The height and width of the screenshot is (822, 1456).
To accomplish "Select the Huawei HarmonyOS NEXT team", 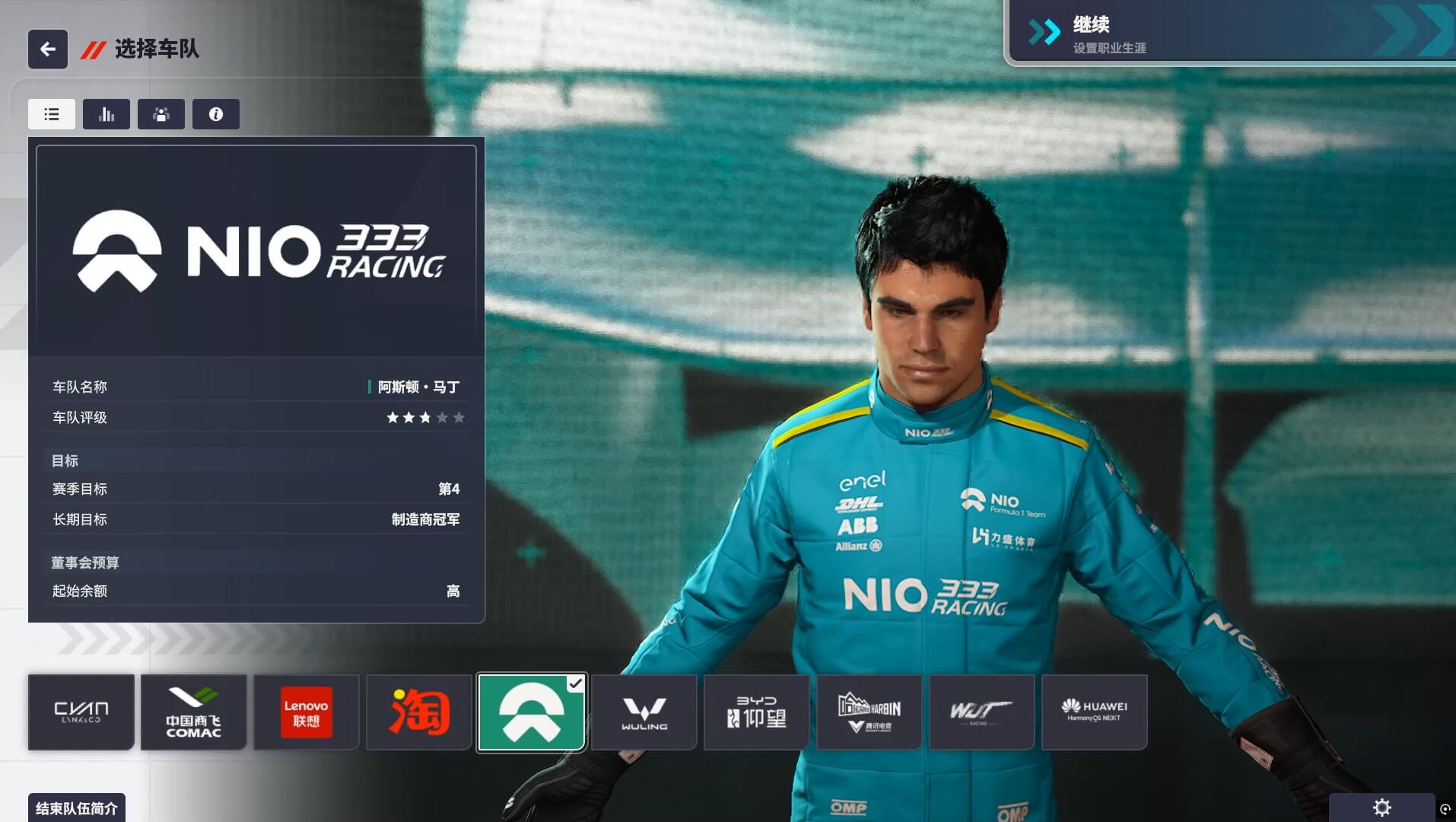I will [x=1095, y=712].
